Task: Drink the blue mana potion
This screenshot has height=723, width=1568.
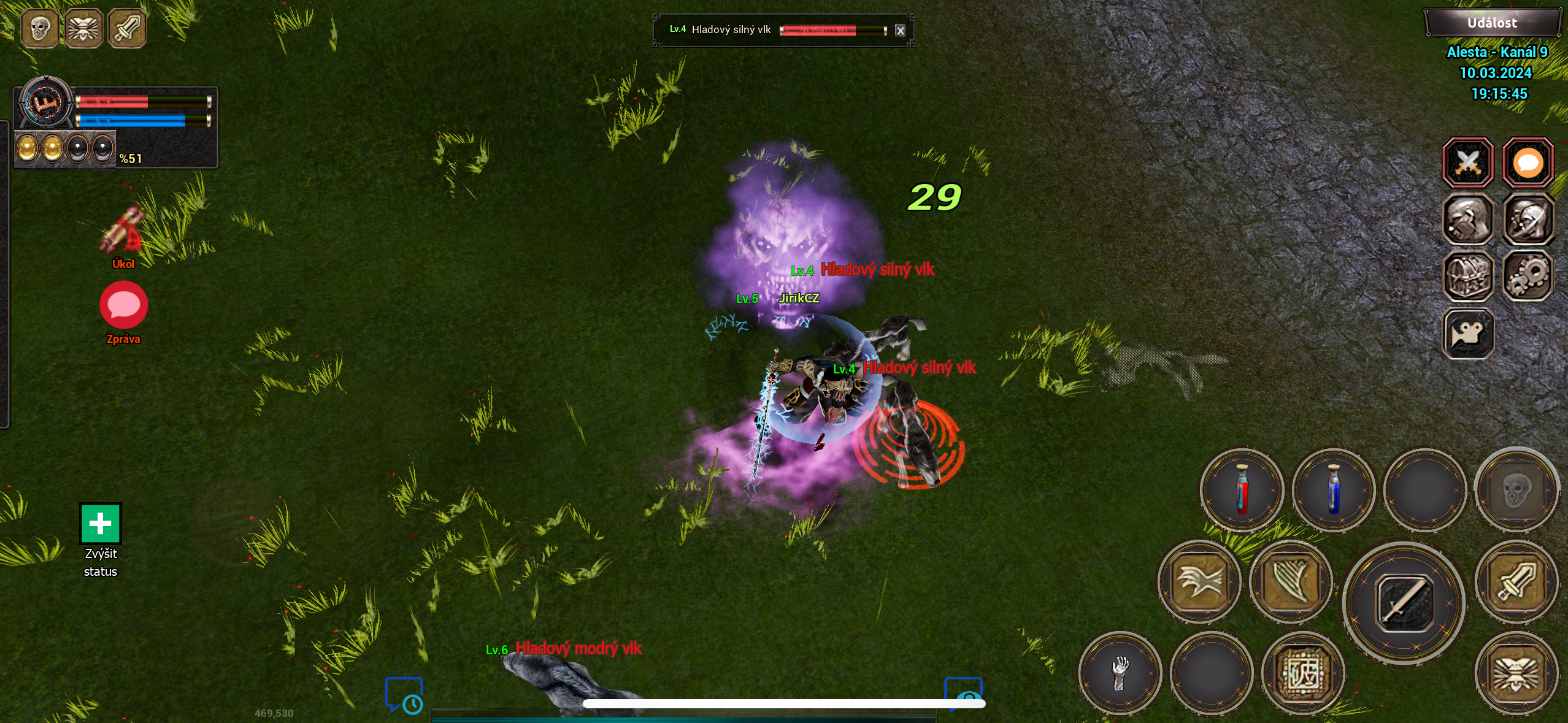Action: coord(1334,491)
